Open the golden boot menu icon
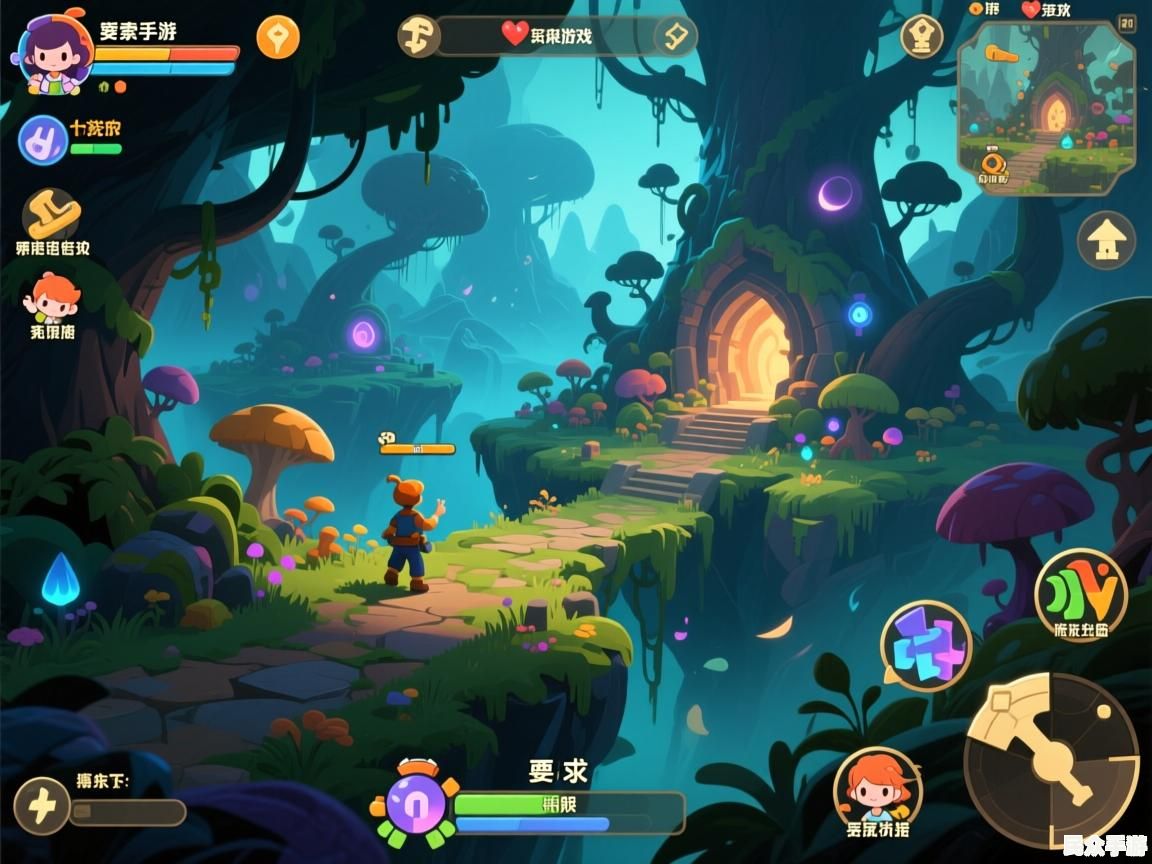This screenshot has height=864, width=1152. click(x=52, y=213)
